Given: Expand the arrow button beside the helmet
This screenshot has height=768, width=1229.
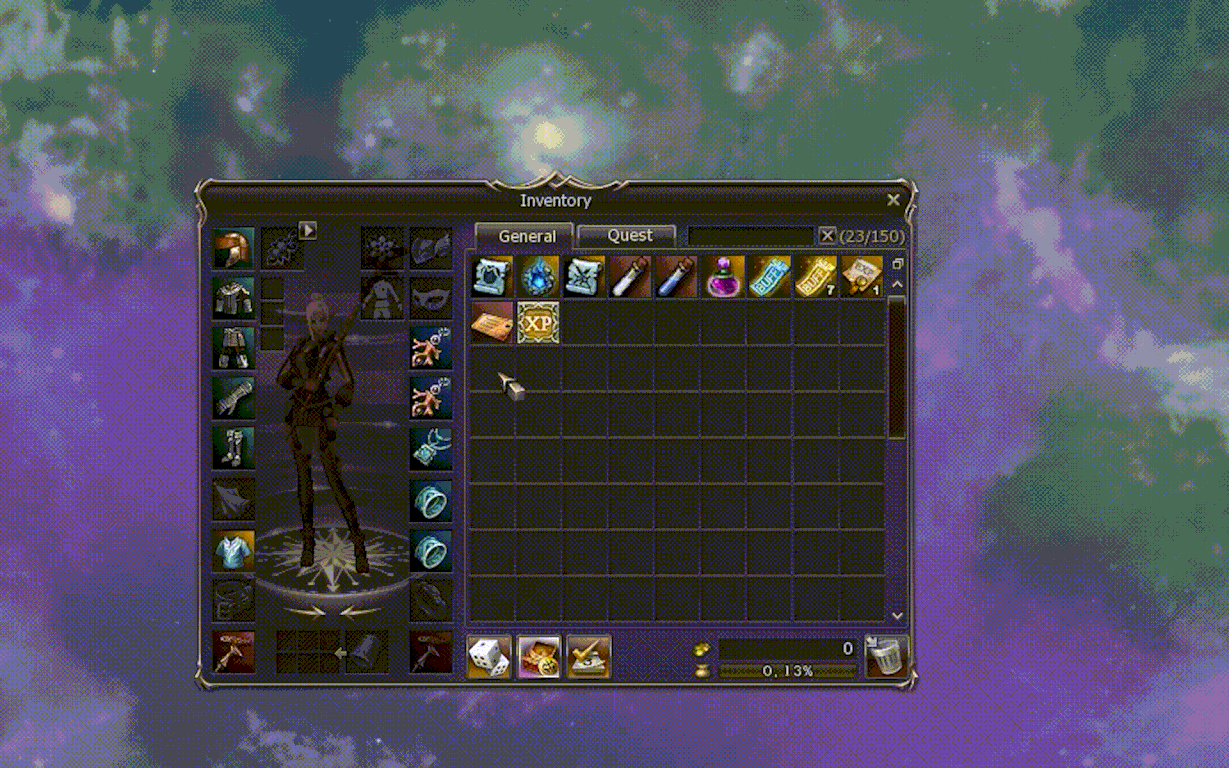Looking at the screenshot, I should 308,231.
